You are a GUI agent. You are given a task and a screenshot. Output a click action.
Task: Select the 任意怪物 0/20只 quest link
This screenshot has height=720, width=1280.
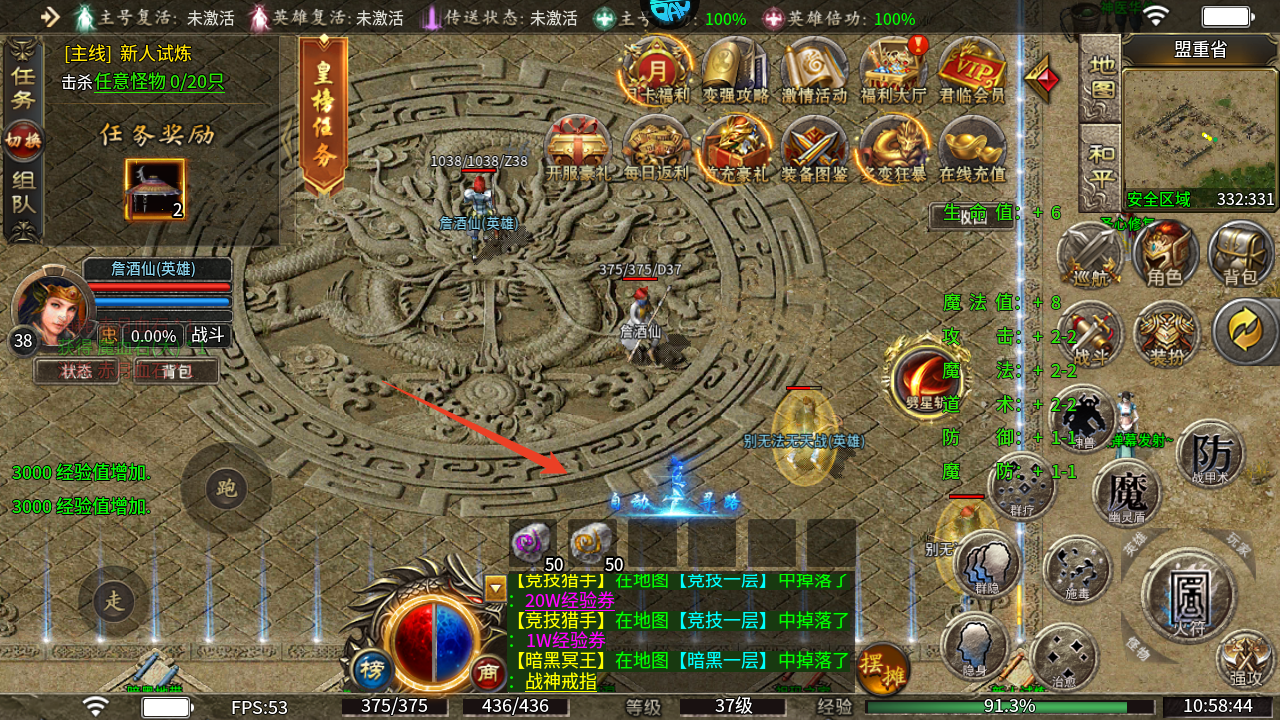click(x=160, y=83)
